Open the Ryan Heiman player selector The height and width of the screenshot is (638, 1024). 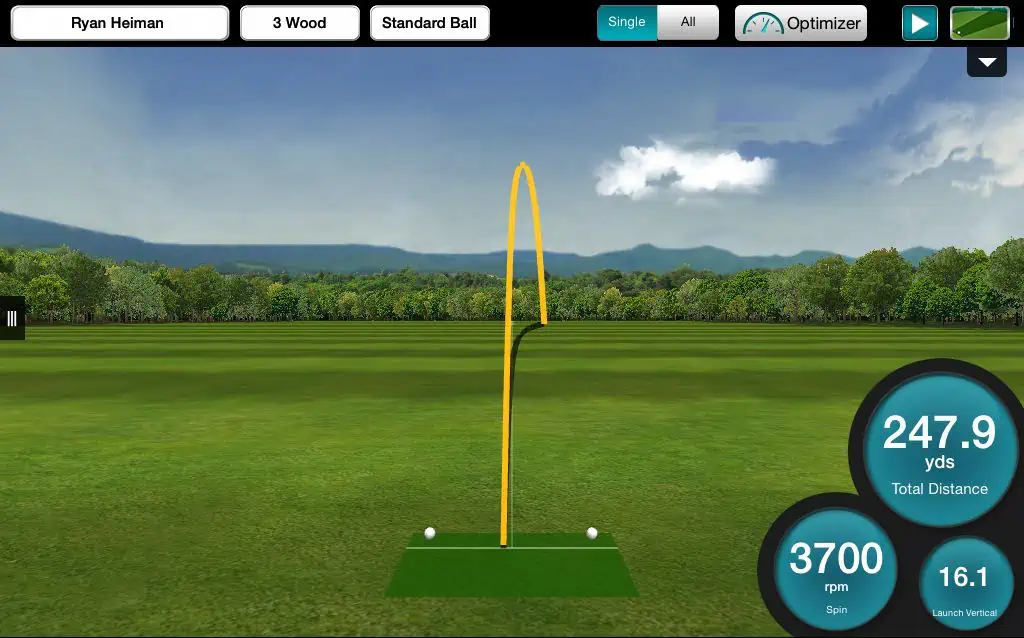click(118, 23)
